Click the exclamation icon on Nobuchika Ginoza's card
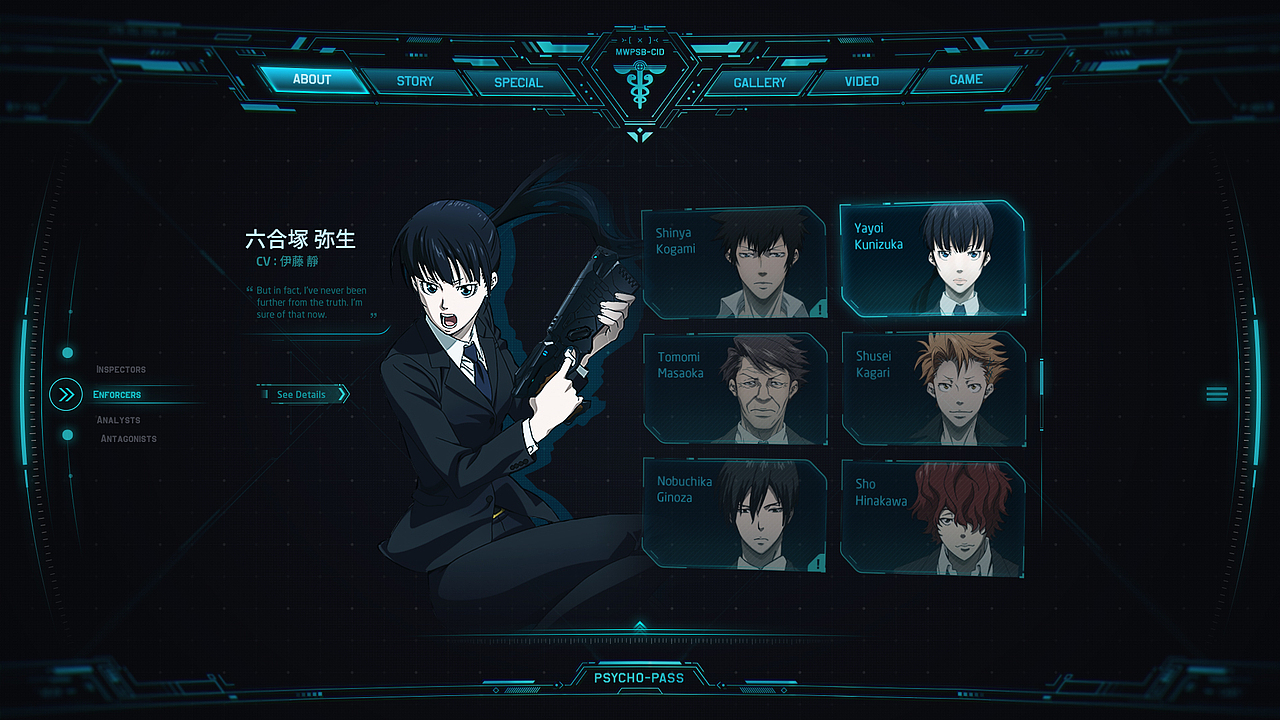This screenshot has height=720, width=1280. [817, 563]
